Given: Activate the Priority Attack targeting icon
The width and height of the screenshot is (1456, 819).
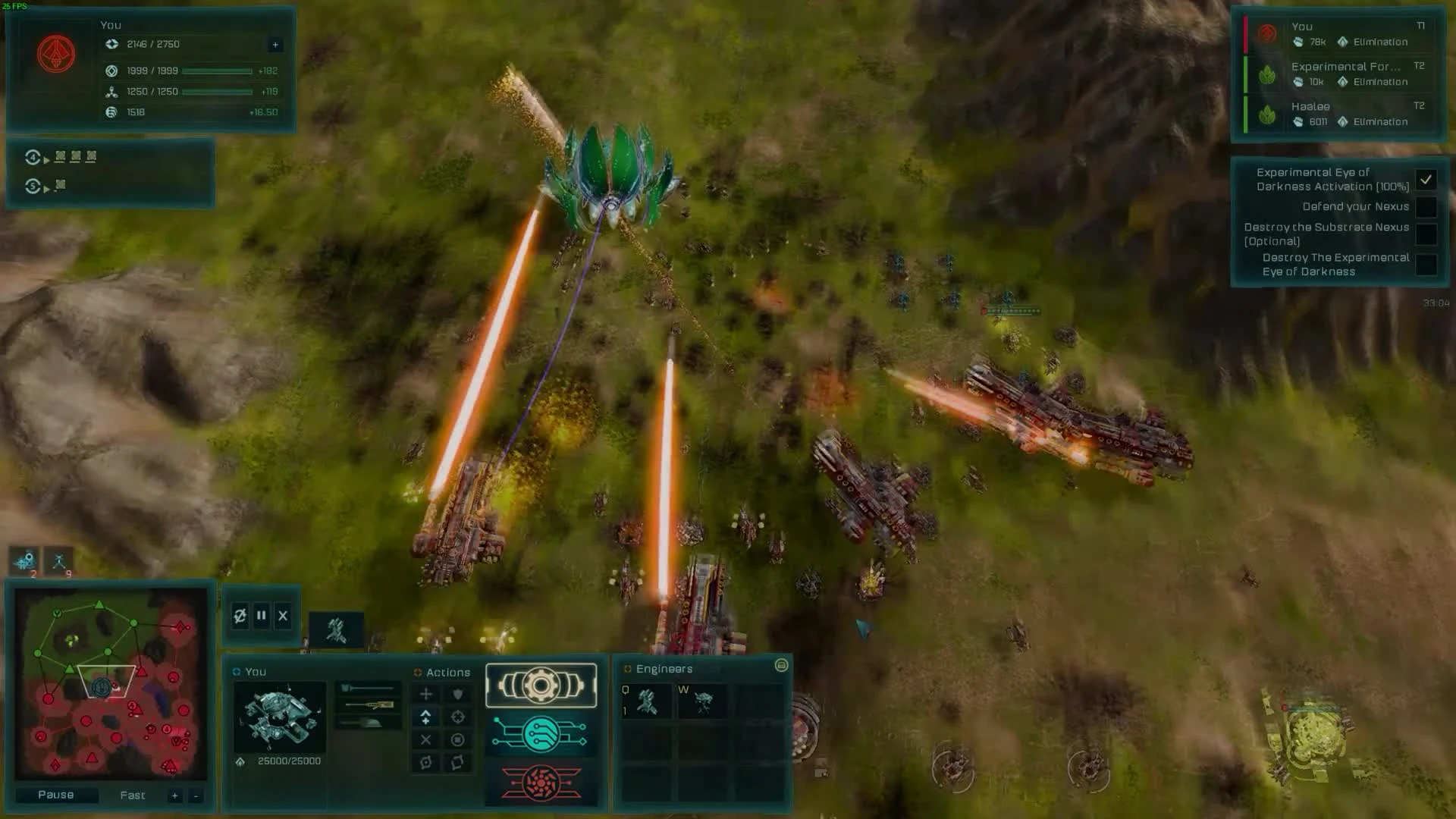Looking at the screenshot, I should tap(460, 717).
